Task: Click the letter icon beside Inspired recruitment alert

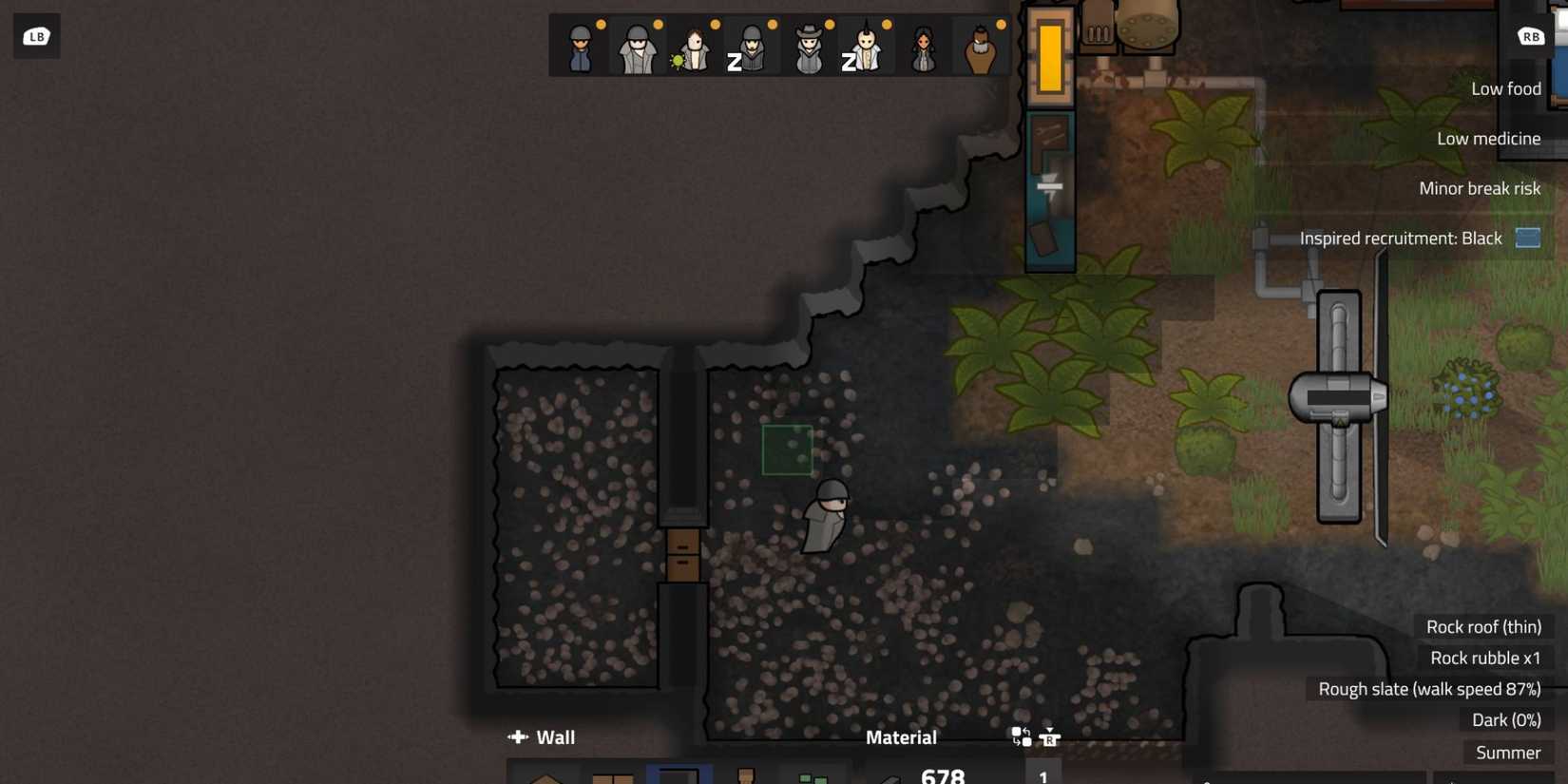Action: click(x=1528, y=238)
